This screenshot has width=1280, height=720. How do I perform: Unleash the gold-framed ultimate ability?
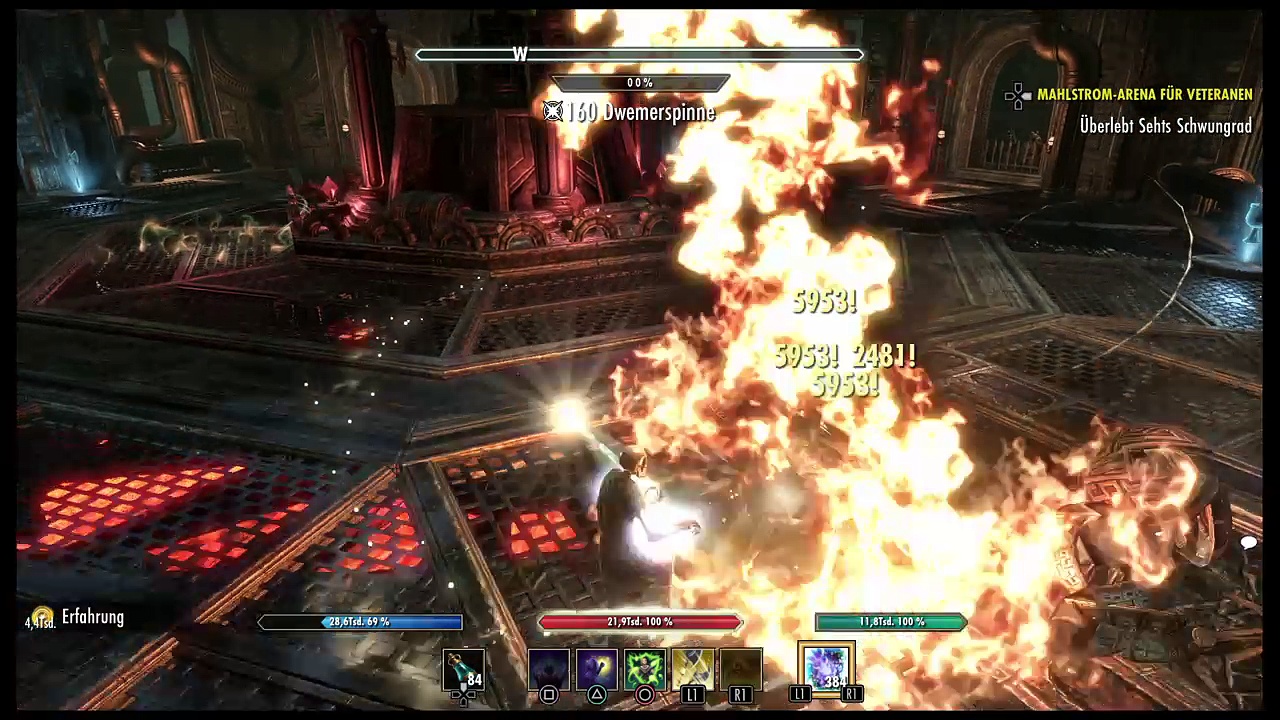pyautogui.click(x=827, y=669)
